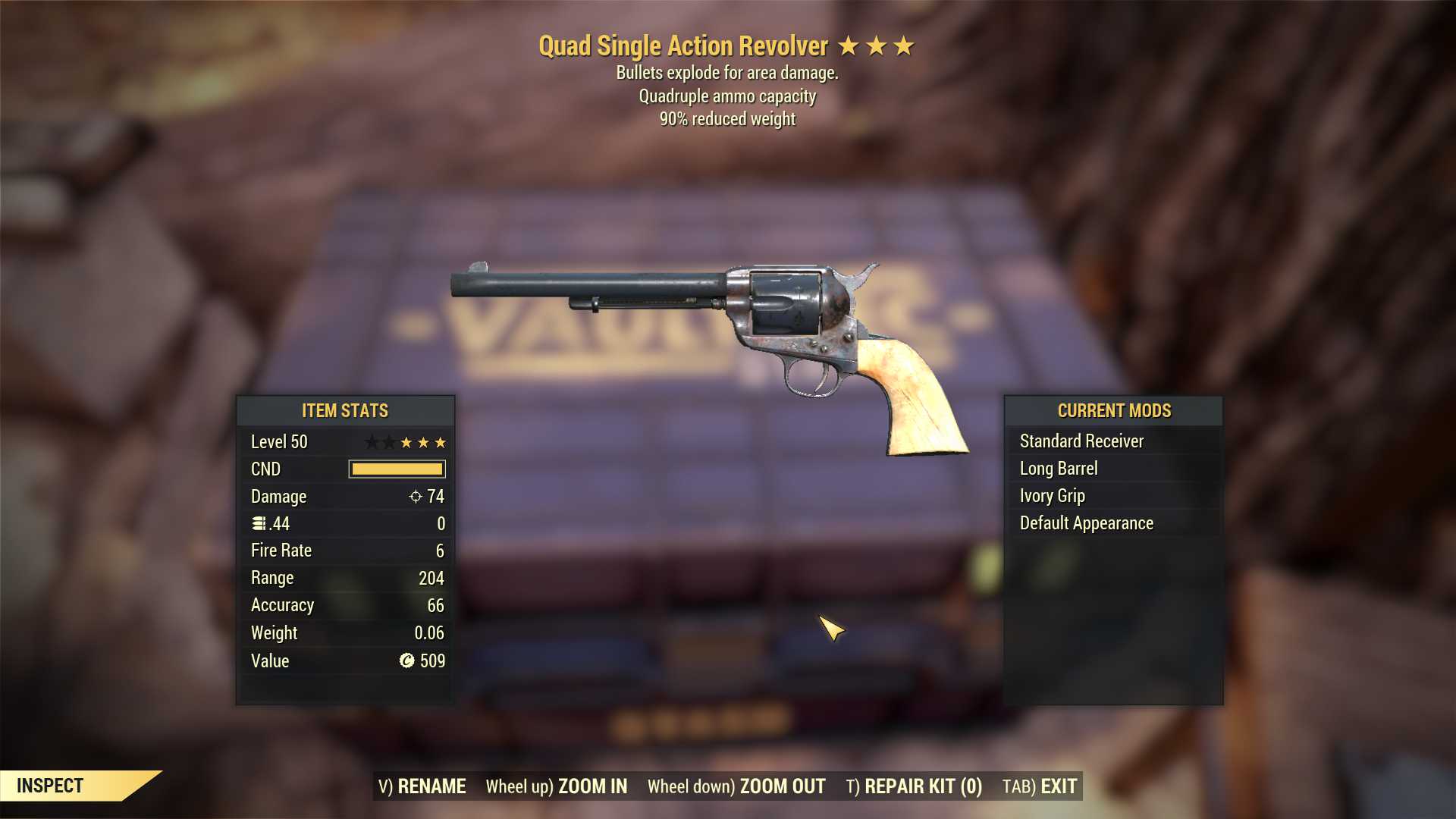The height and width of the screenshot is (819, 1456).
Task: Select the Zoom Out control
Action: click(736, 786)
